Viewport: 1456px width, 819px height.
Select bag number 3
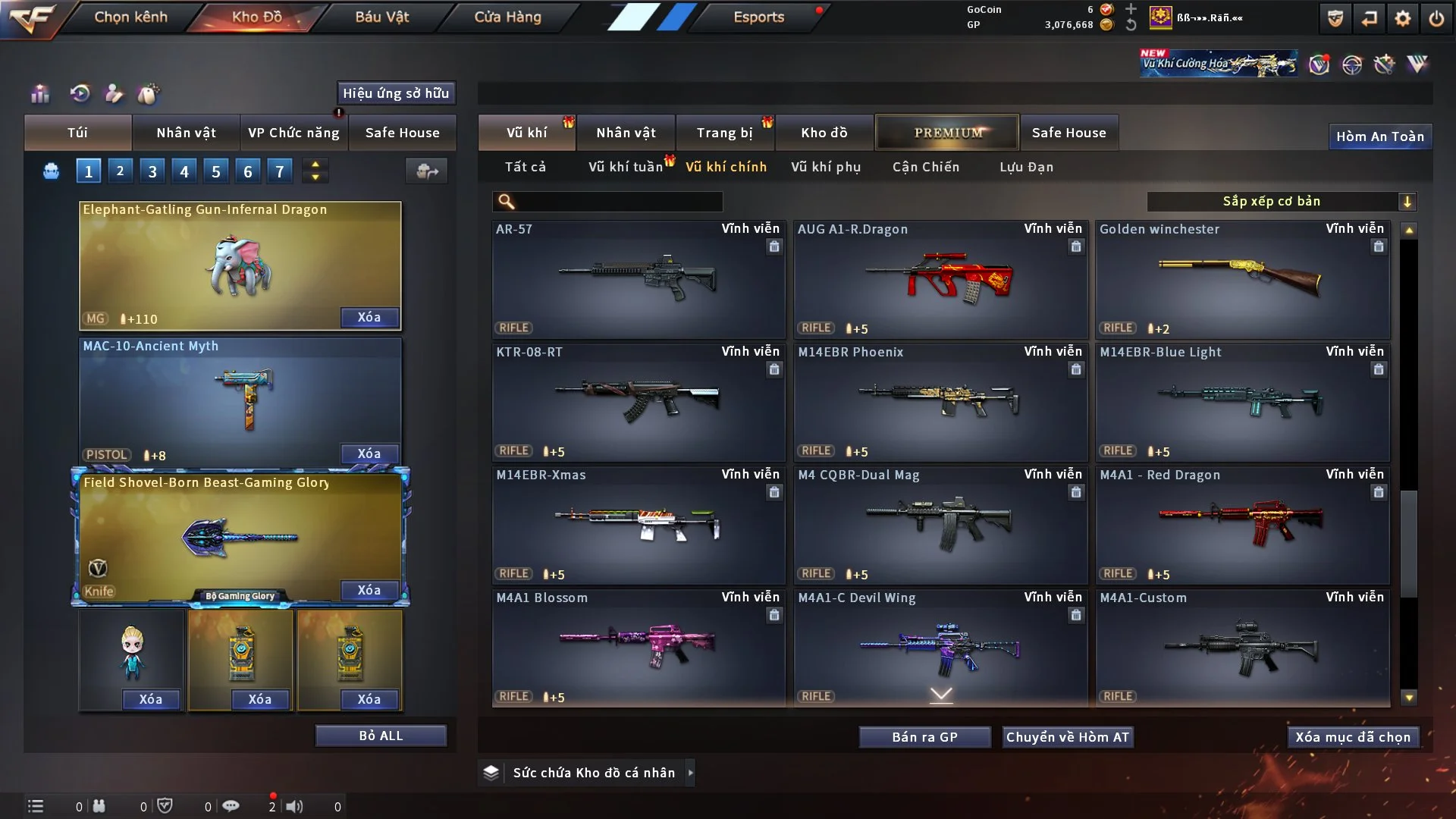point(152,171)
